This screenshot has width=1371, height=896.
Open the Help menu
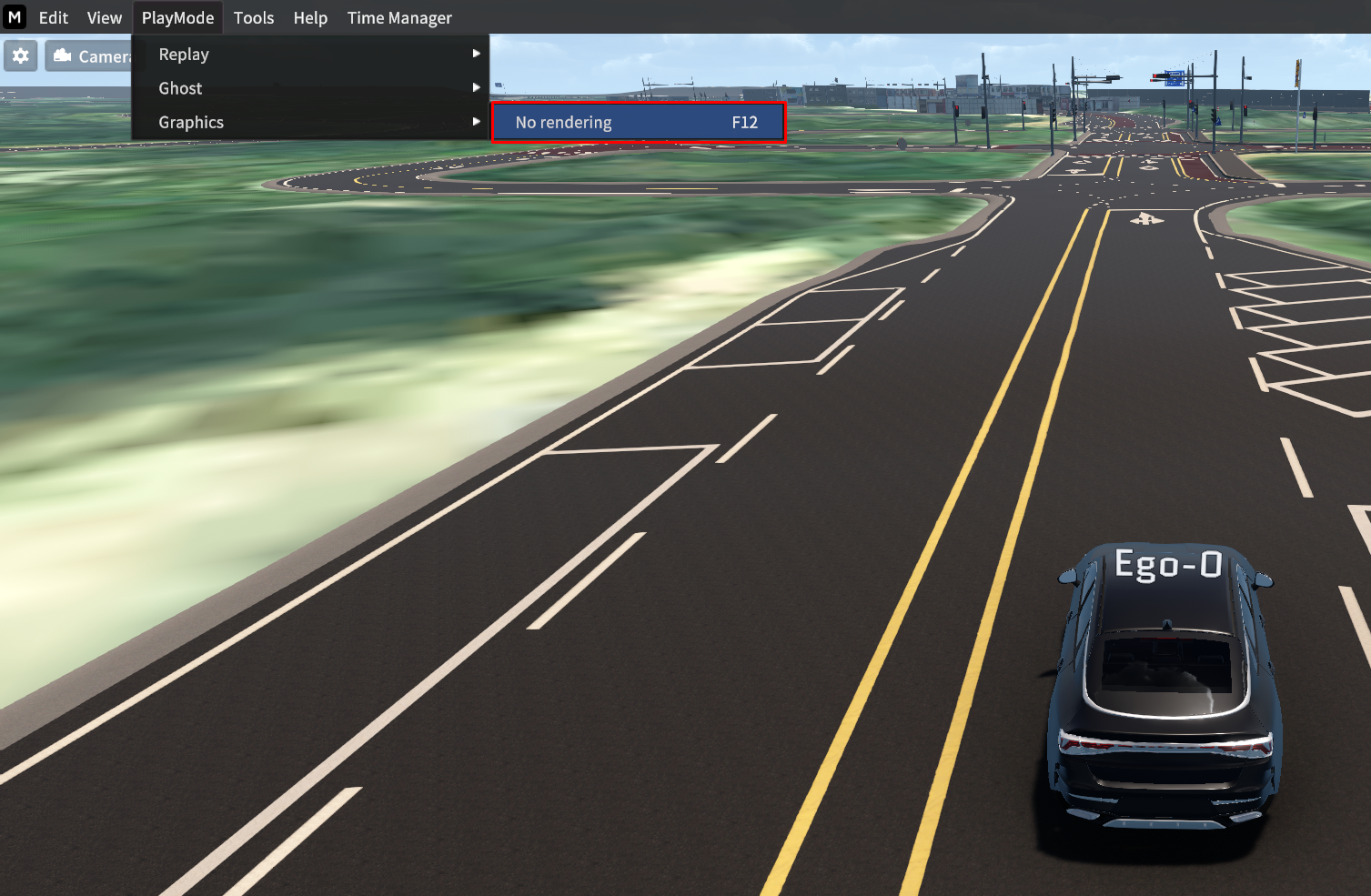click(310, 18)
